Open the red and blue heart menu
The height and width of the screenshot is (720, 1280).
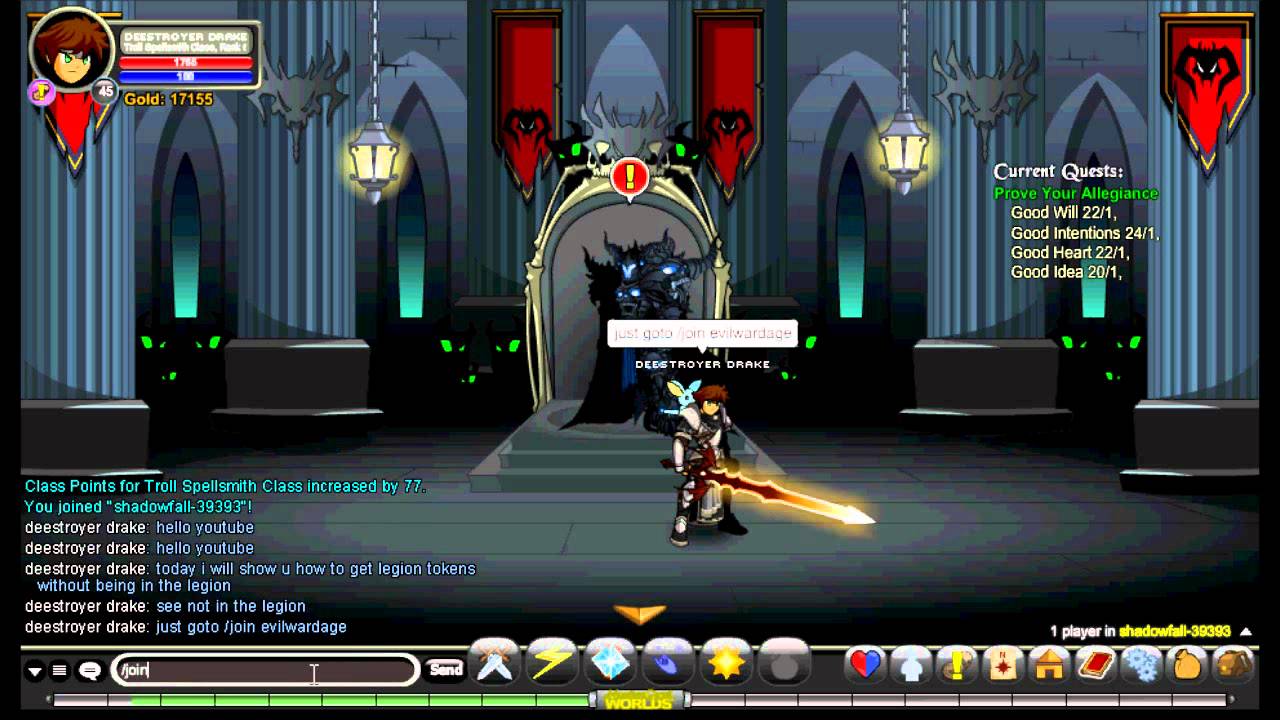(x=865, y=664)
